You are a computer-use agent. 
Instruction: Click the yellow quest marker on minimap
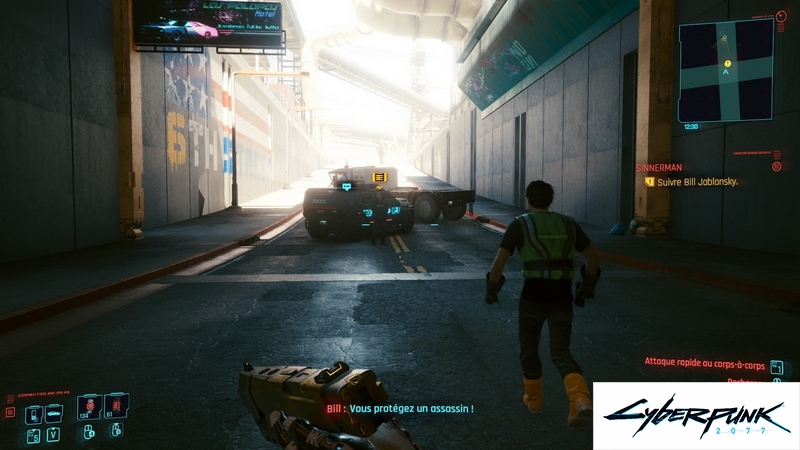(x=727, y=64)
